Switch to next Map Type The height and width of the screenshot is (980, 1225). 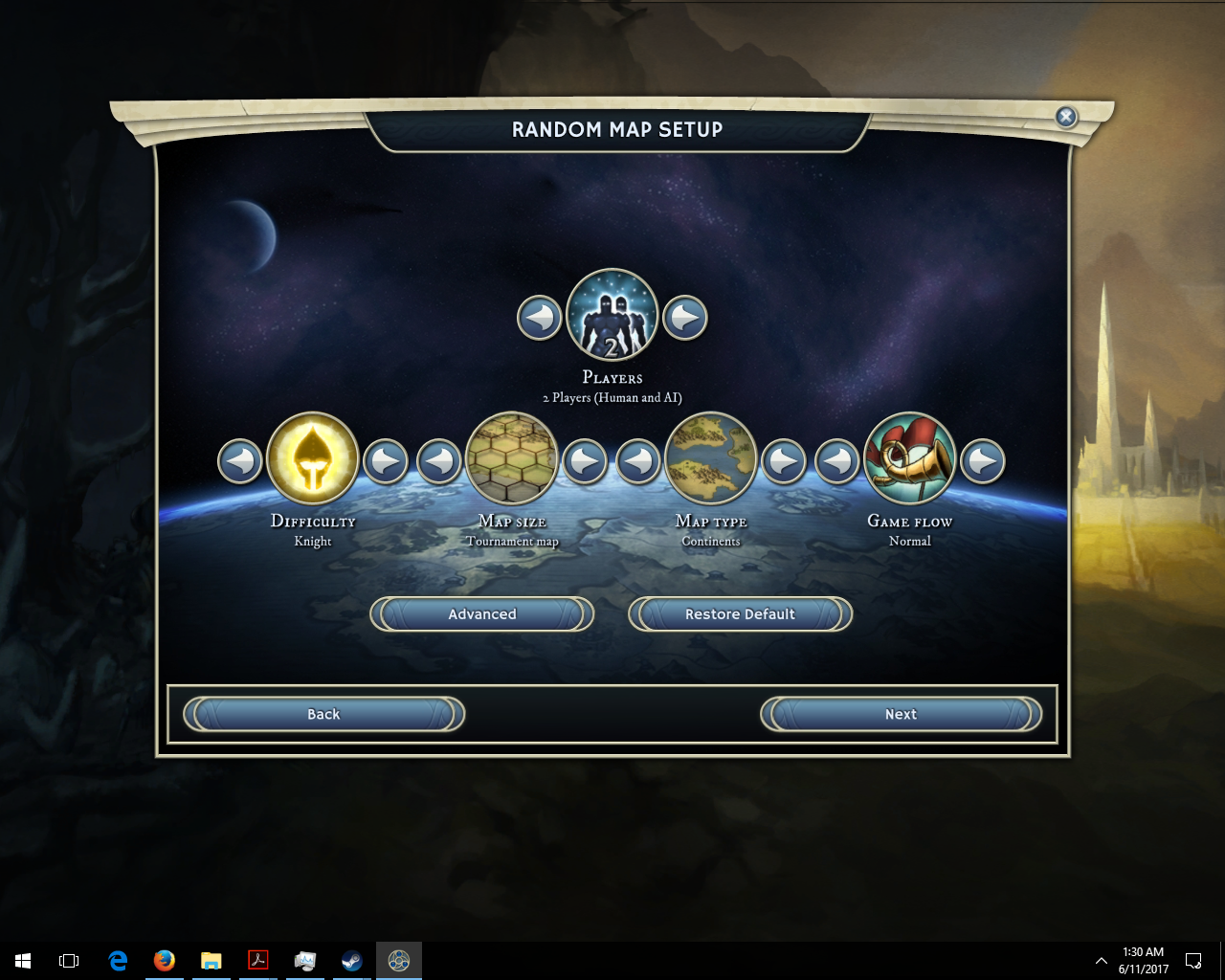pyautogui.click(x=784, y=461)
